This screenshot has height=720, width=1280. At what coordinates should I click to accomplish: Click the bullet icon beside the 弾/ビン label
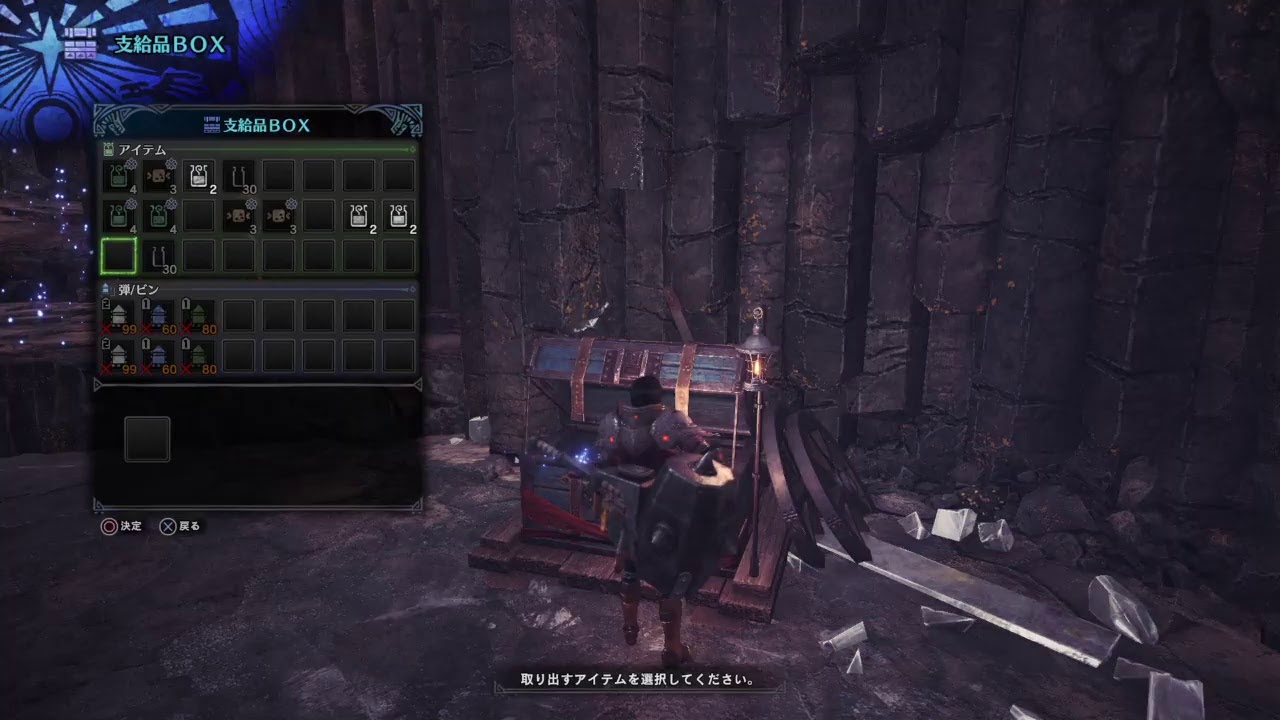tap(104, 289)
